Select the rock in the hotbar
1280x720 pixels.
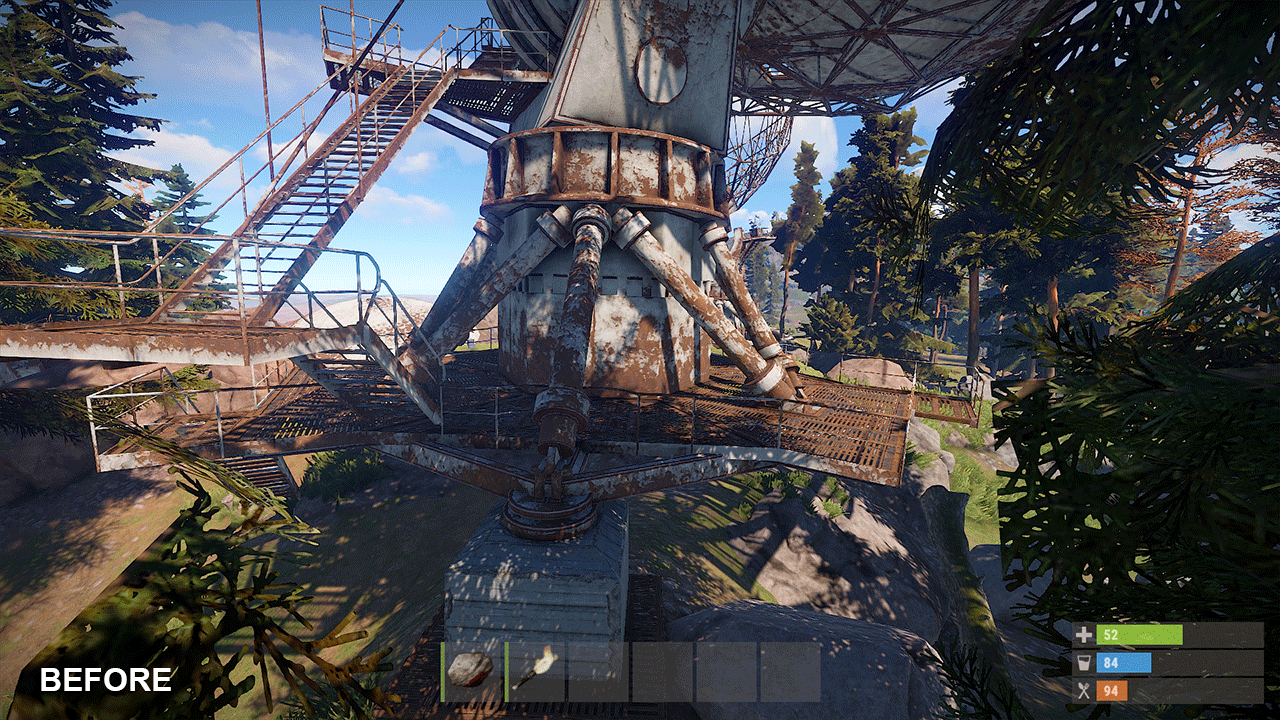click(x=468, y=668)
